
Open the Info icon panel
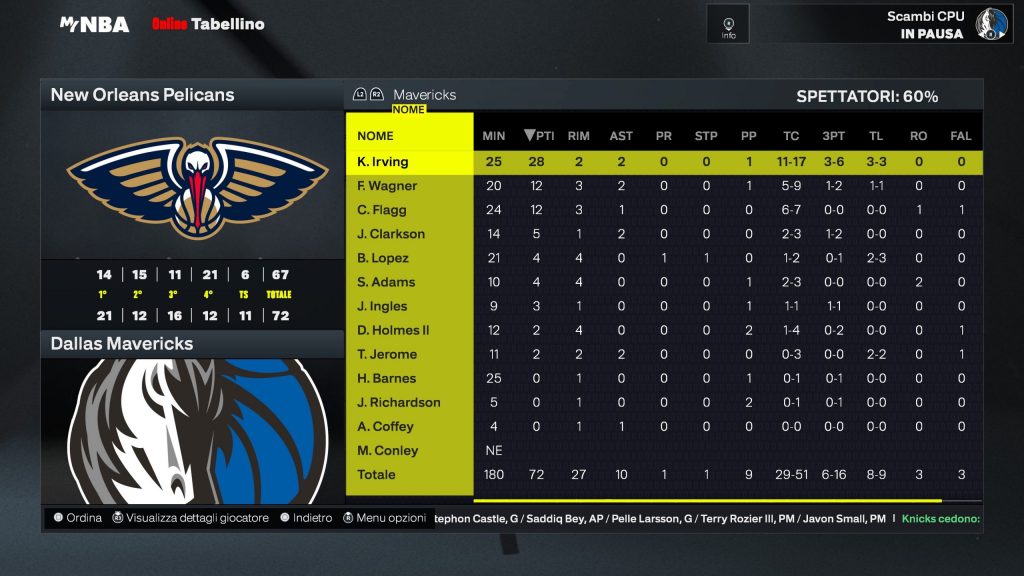pos(728,24)
